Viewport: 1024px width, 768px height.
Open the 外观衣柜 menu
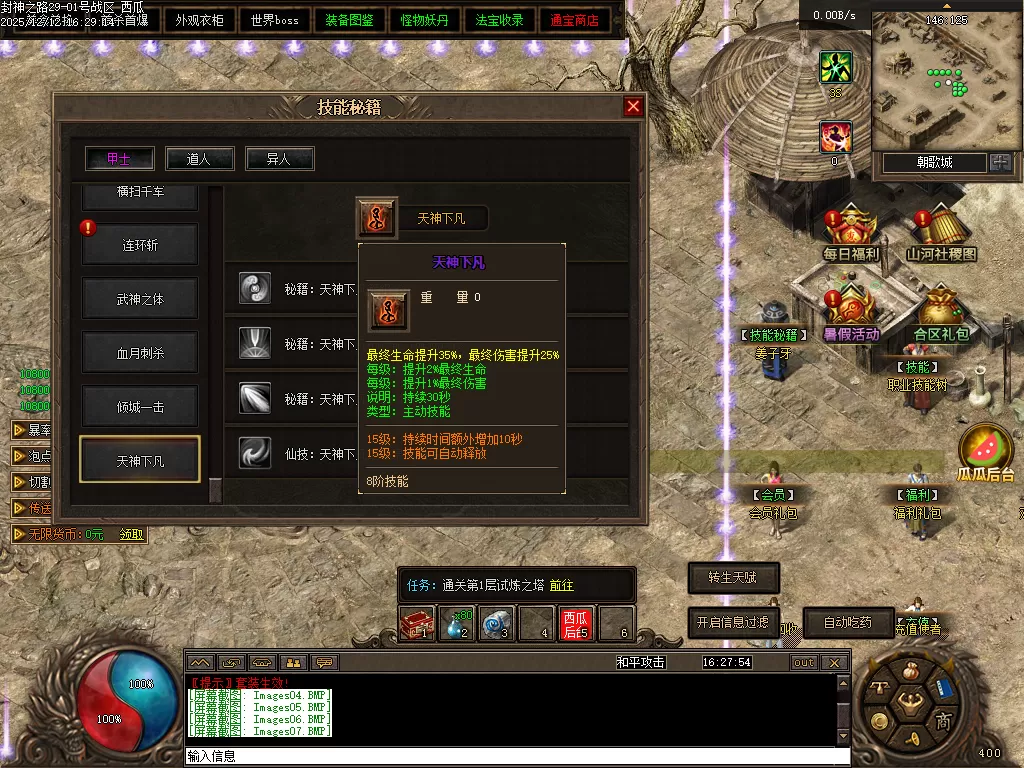click(x=200, y=20)
